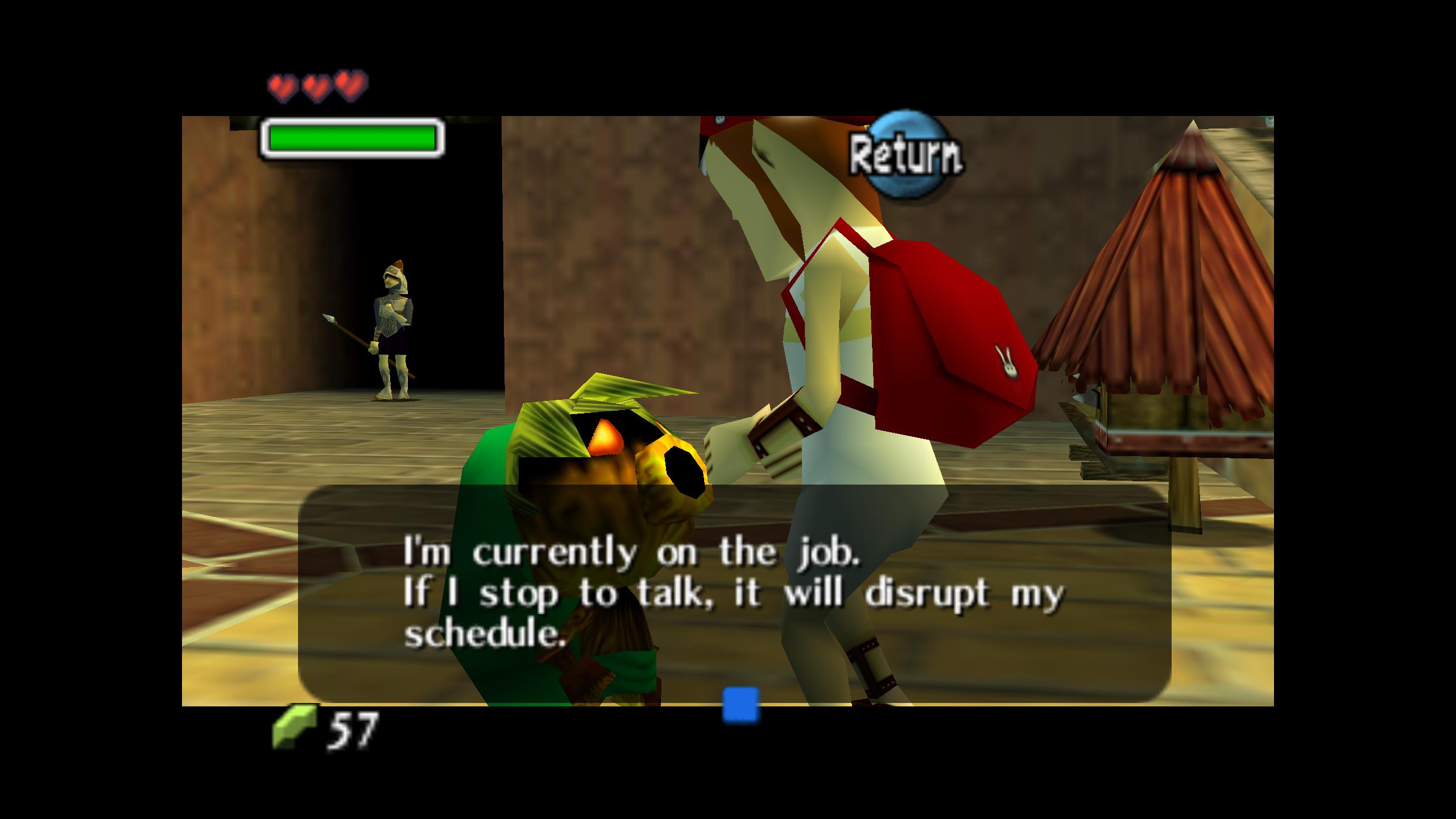Click the blue square to close dialogue
Screen dimensions: 1456x819
point(741,705)
